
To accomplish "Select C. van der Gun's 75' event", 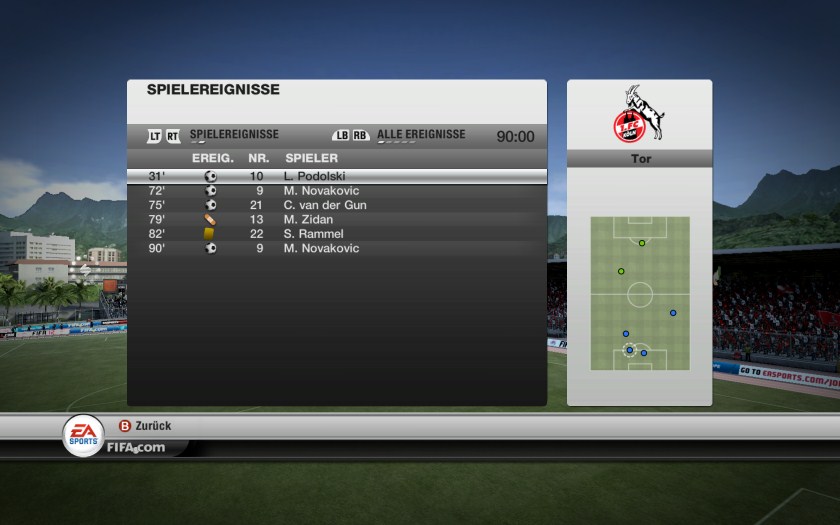I will coord(336,205).
